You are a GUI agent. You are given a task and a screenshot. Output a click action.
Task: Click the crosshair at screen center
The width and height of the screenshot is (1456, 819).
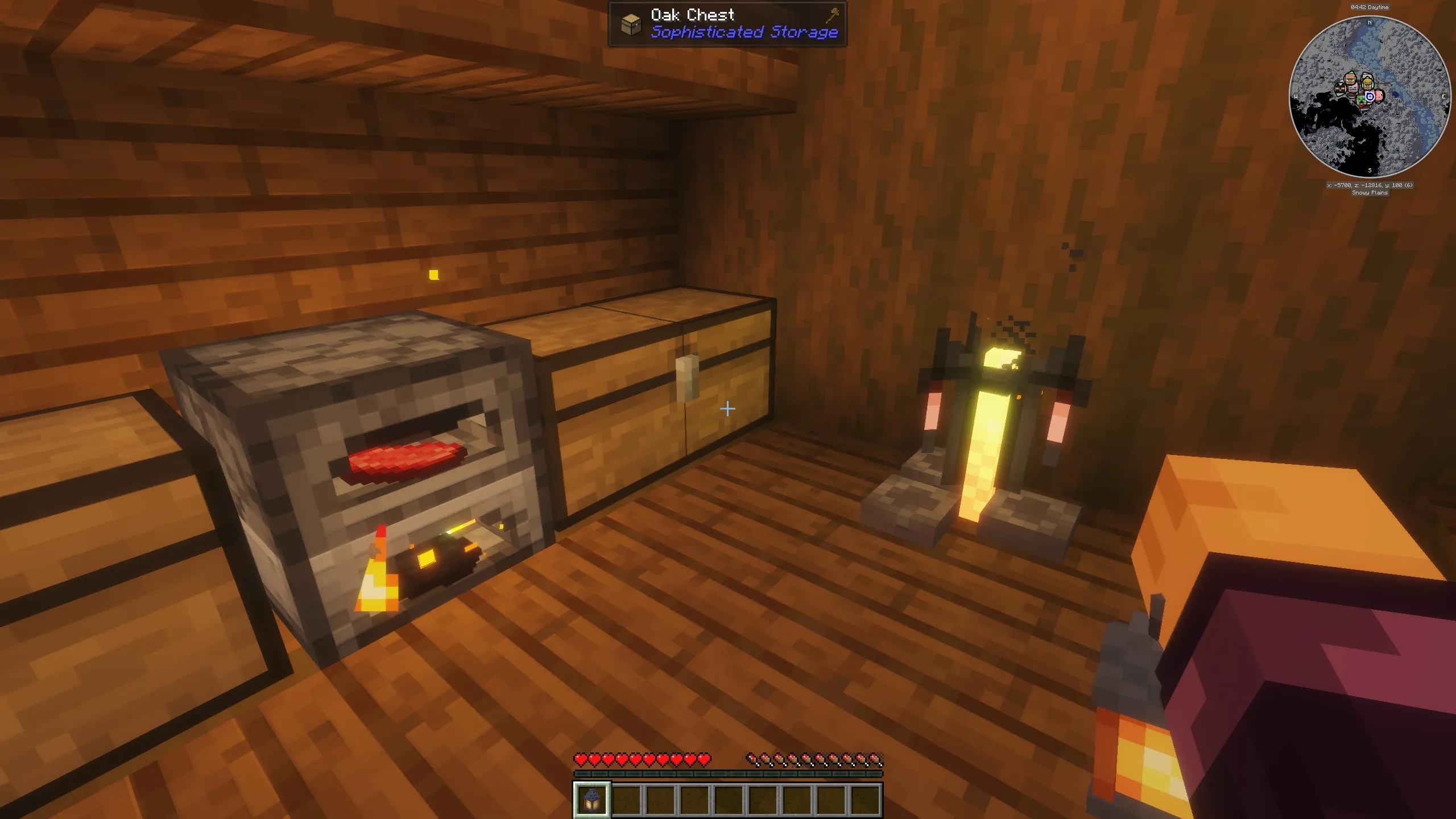[x=727, y=408]
